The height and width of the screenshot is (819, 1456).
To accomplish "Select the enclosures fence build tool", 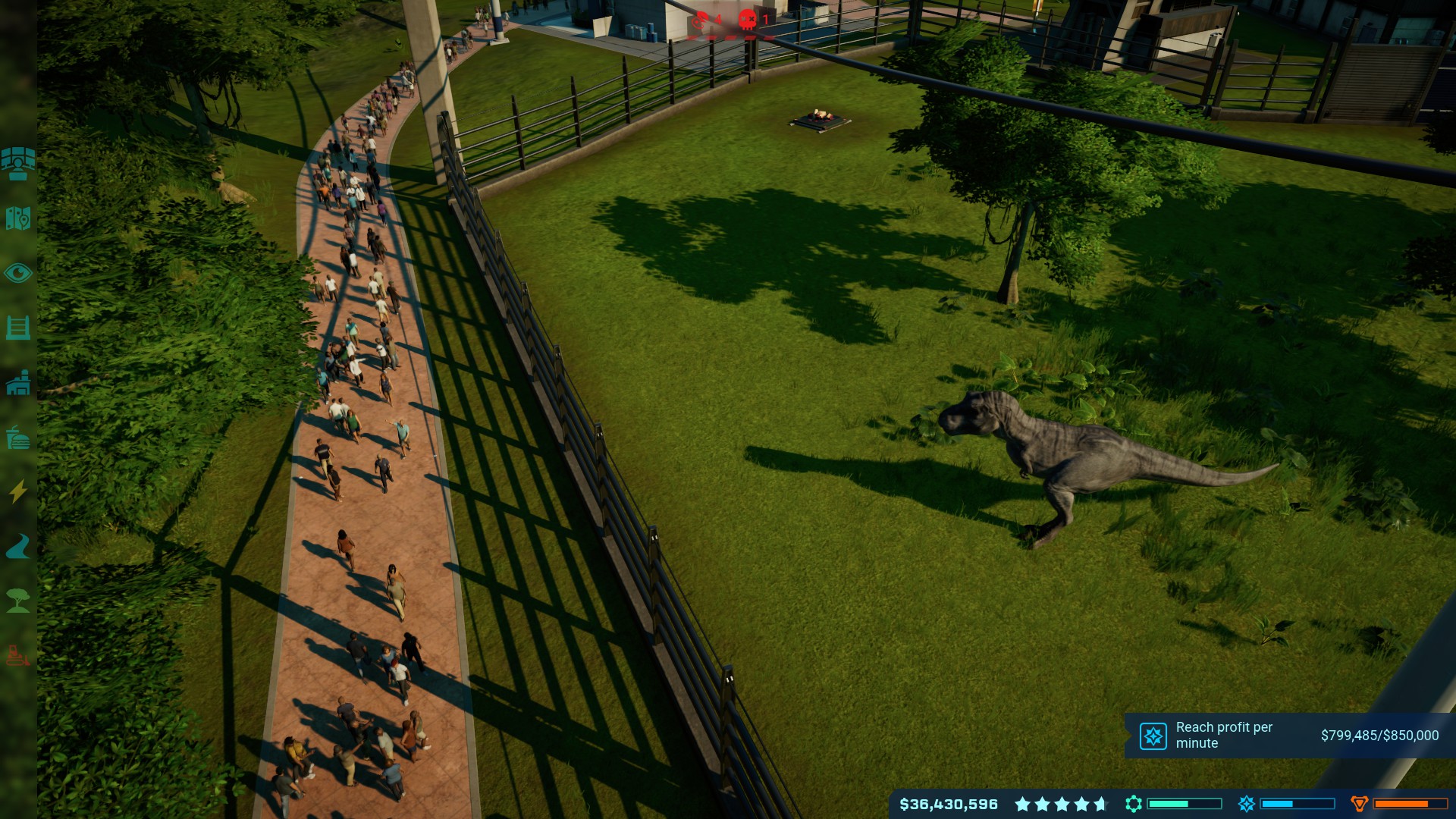I will pos(18,328).
